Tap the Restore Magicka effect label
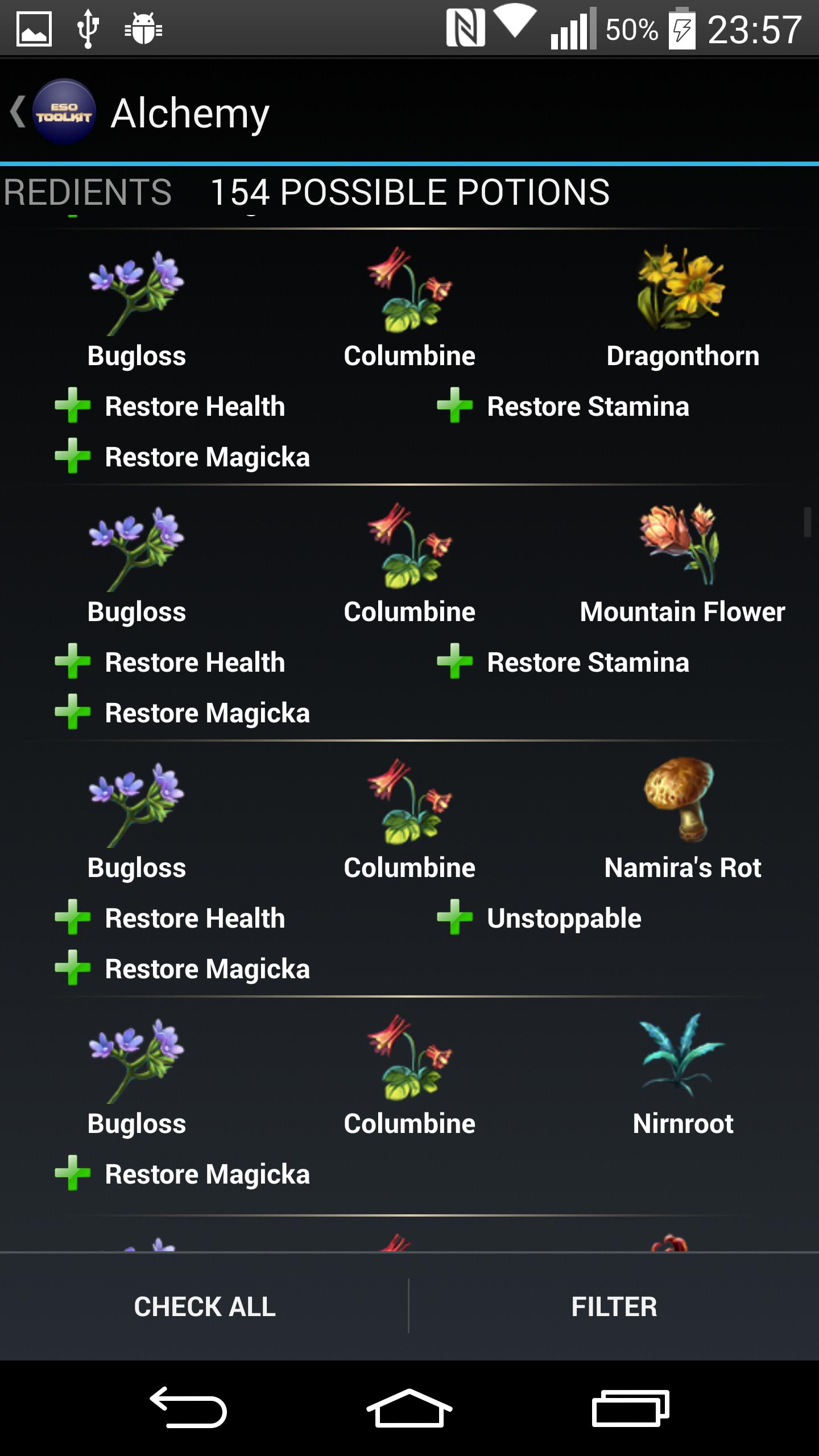The height and width of the screenshot is (1456, 819). coord(206,455)
